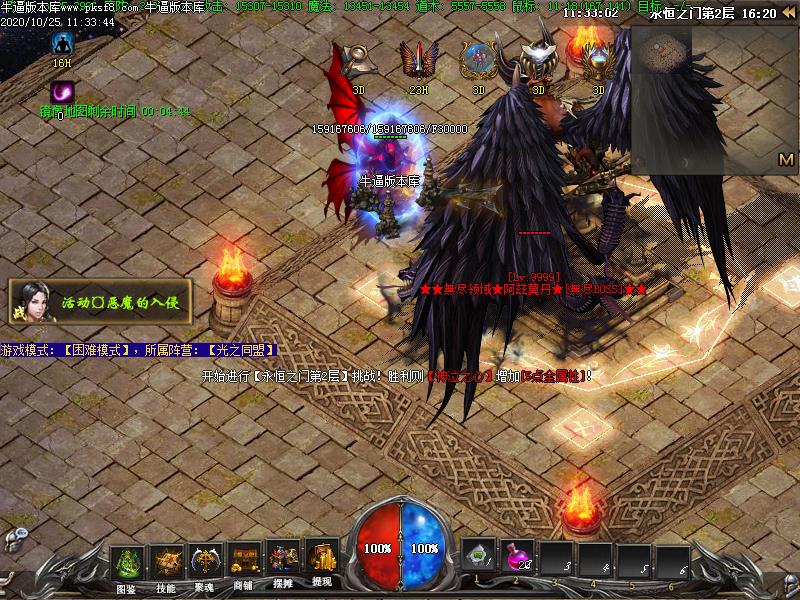Screen dimensions: 800x600
Task: Collapse panel with the double arrow beside the clock
Action: 788,13
